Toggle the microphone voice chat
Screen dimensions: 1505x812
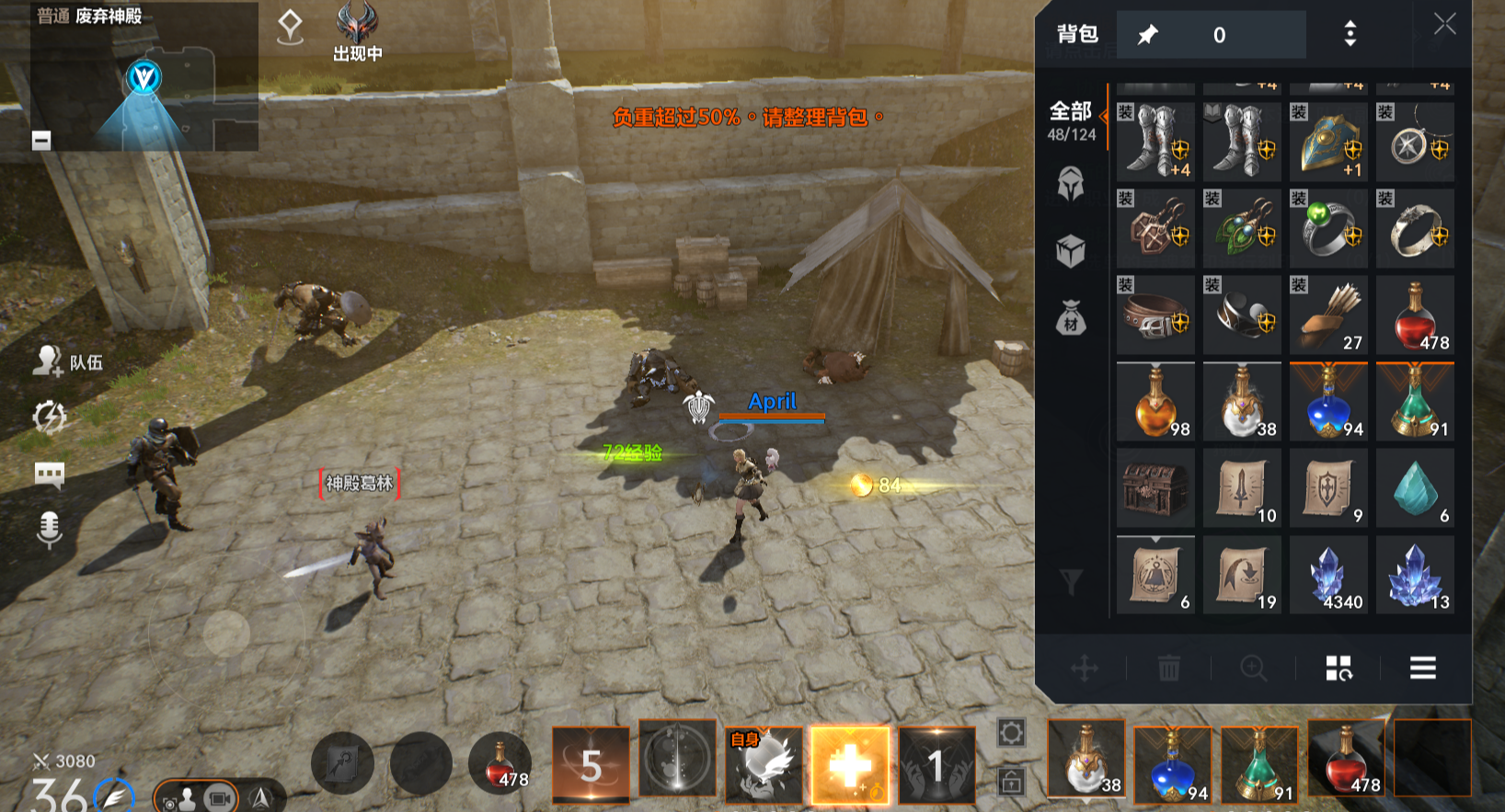[x=49, y=529]
